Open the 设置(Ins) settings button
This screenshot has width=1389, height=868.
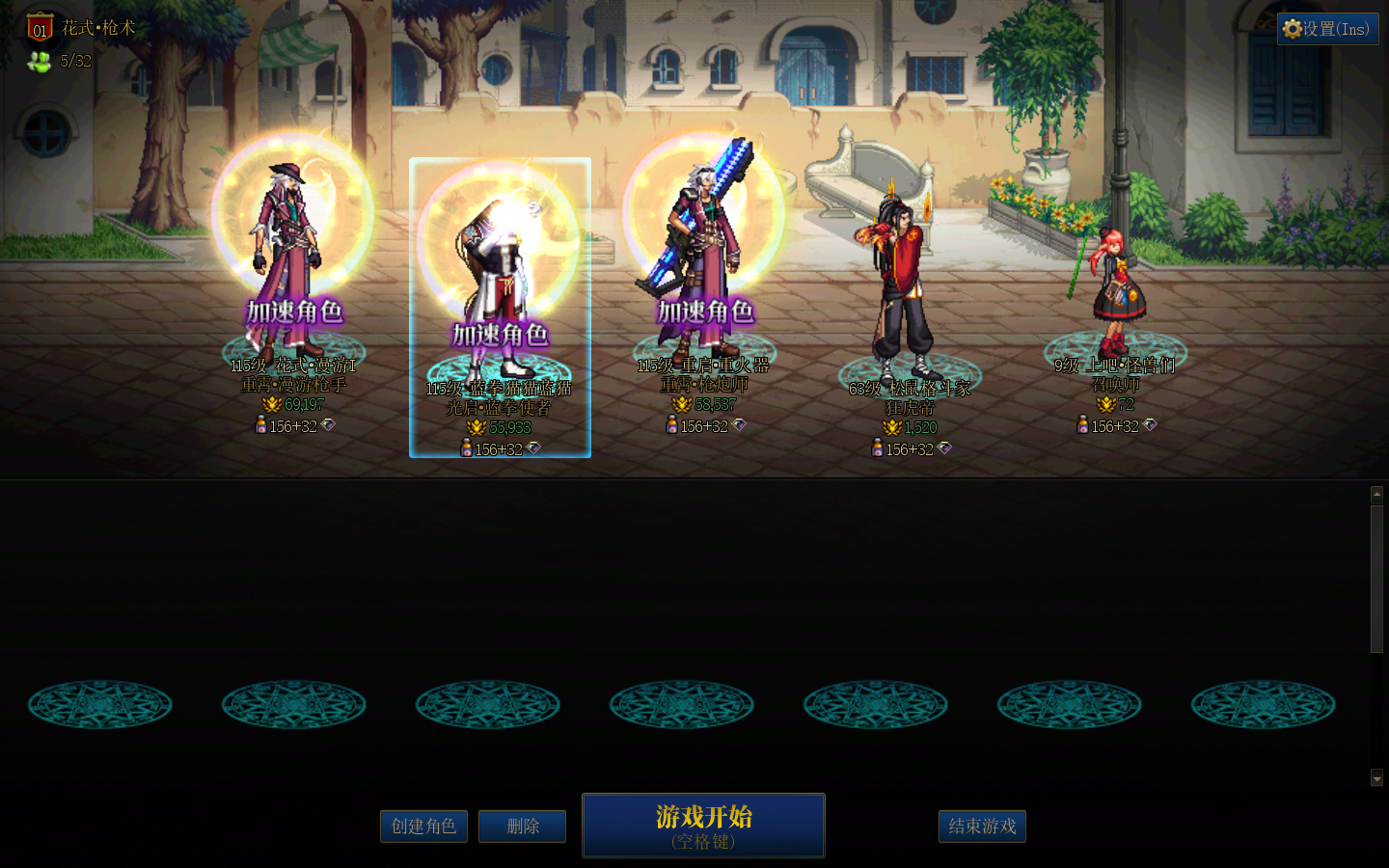(x=1327, y=29)
